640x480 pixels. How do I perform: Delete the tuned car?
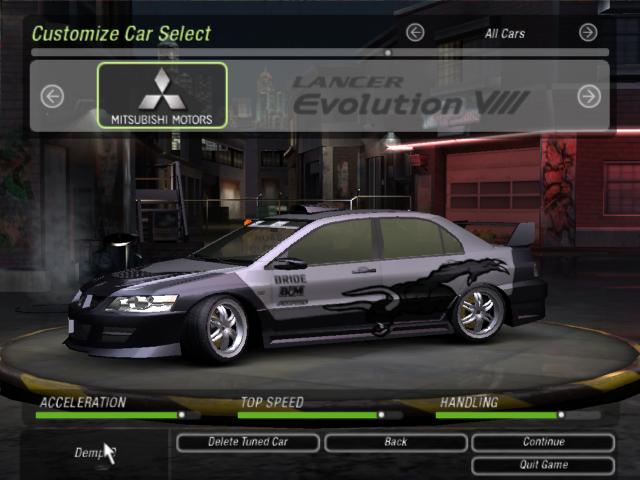(x=248, y=442)
